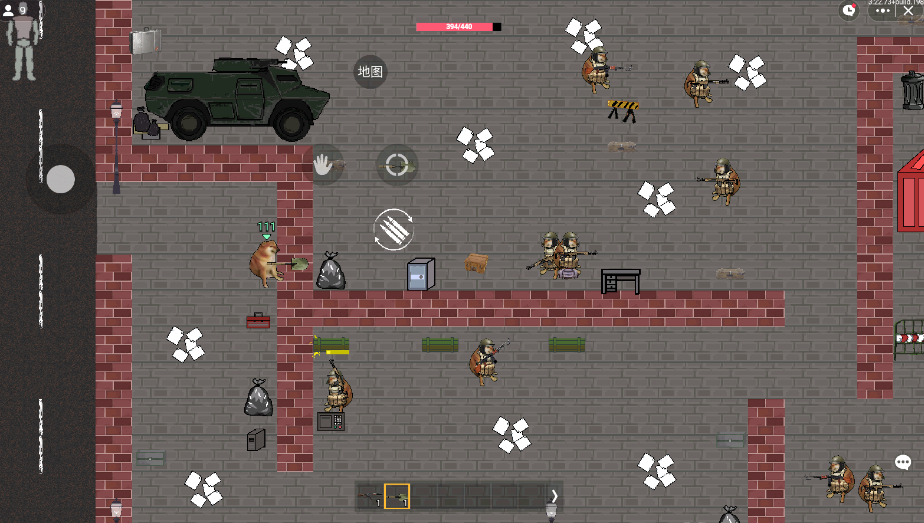Screen dimensions: 924x523
Task: Expand the hotbar with the arrow
Action: pos(554,496)
